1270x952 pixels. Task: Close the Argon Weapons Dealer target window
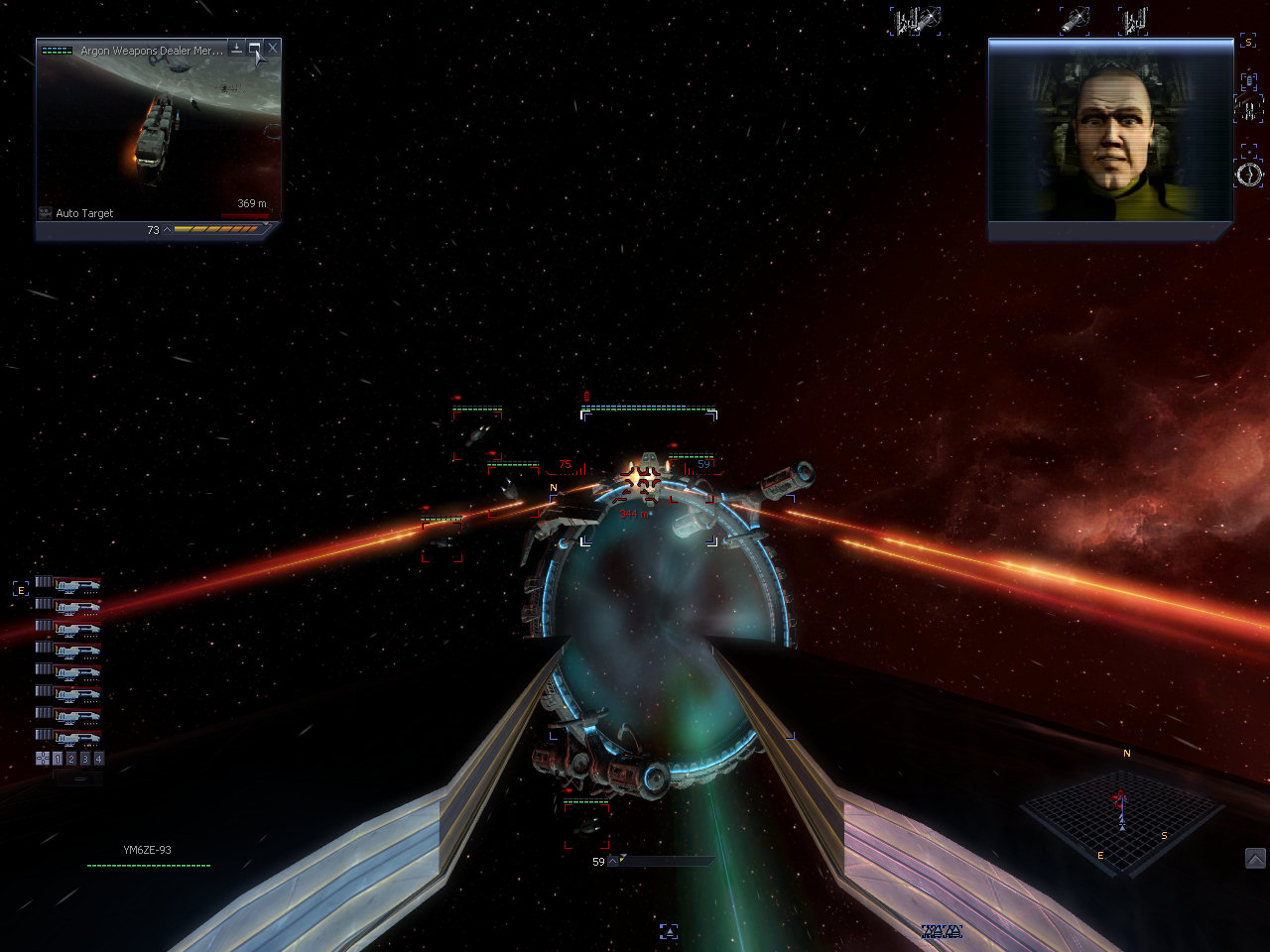coord(273,48)
